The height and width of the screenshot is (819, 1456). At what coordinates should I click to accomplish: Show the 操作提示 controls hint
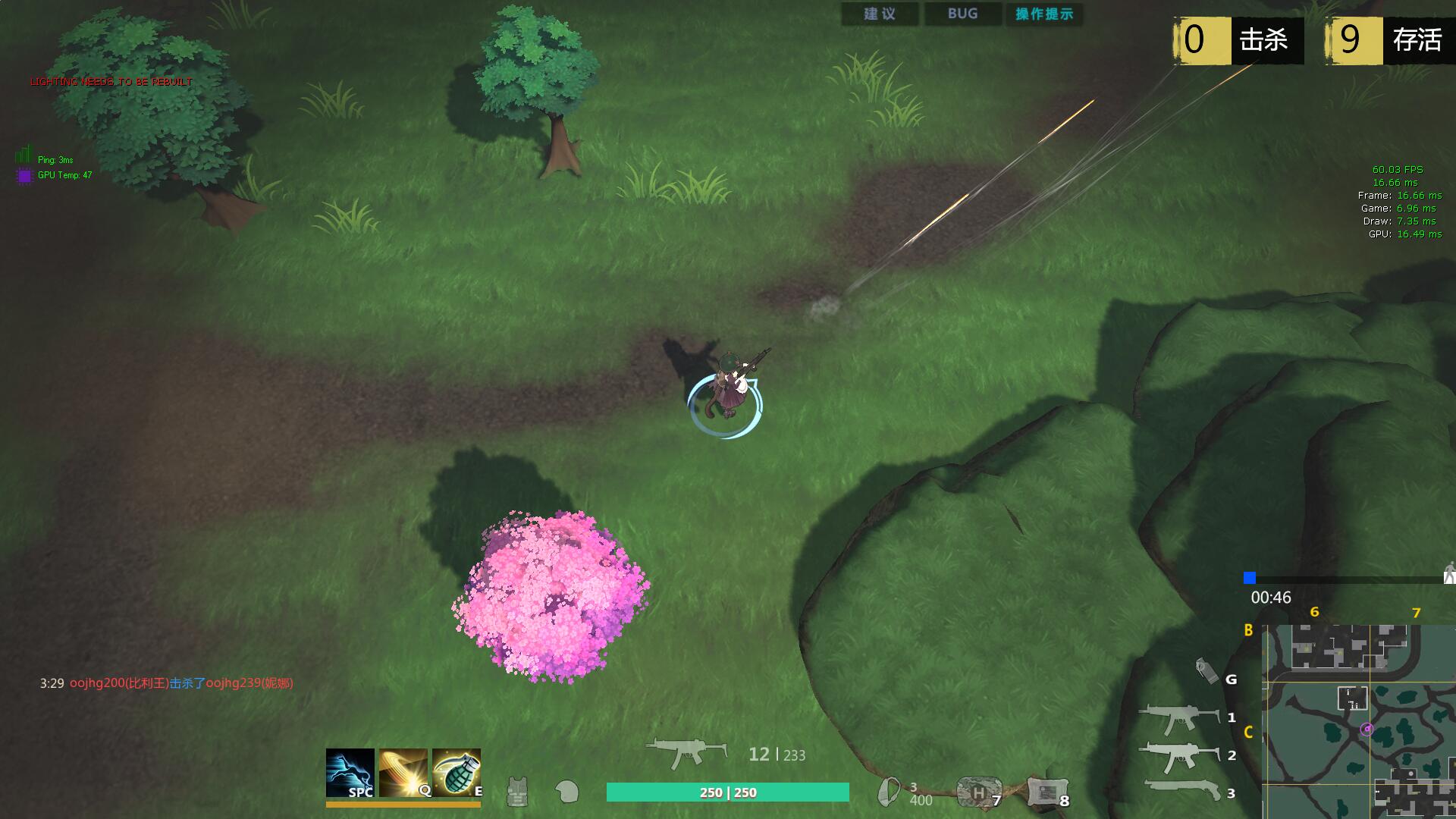point(1044,14)
